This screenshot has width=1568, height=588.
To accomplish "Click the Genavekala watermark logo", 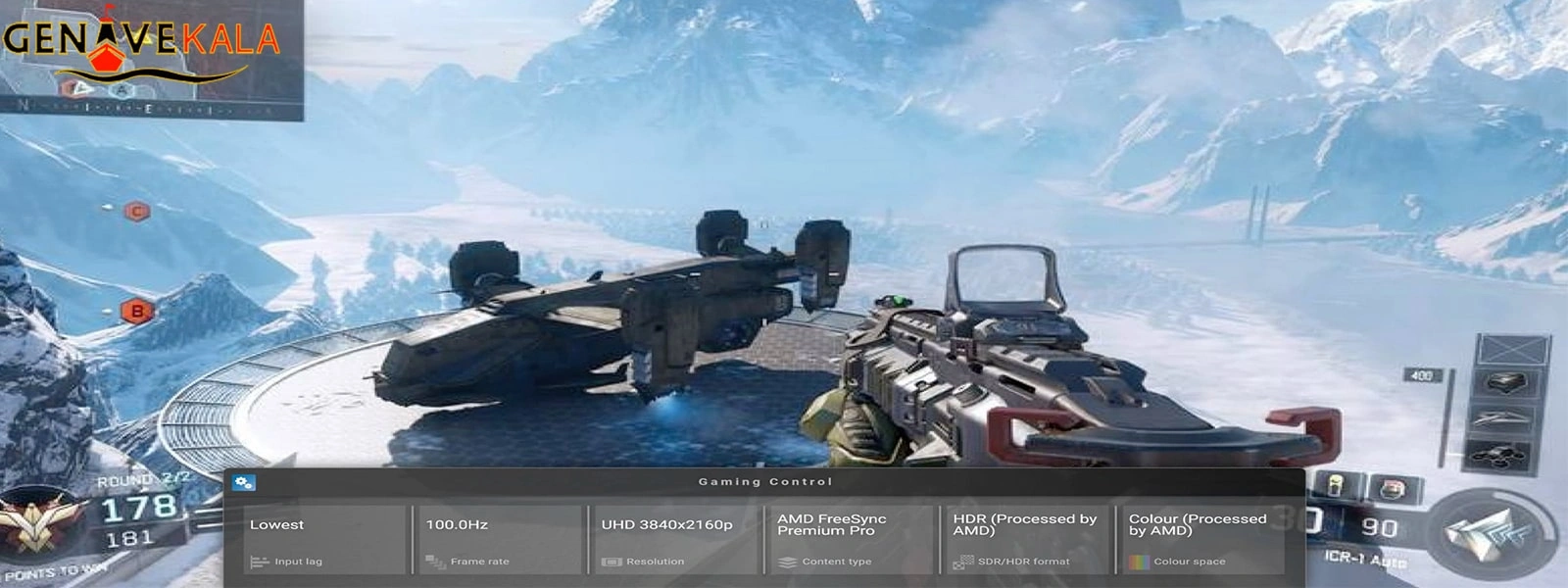I will click(142, 44).
